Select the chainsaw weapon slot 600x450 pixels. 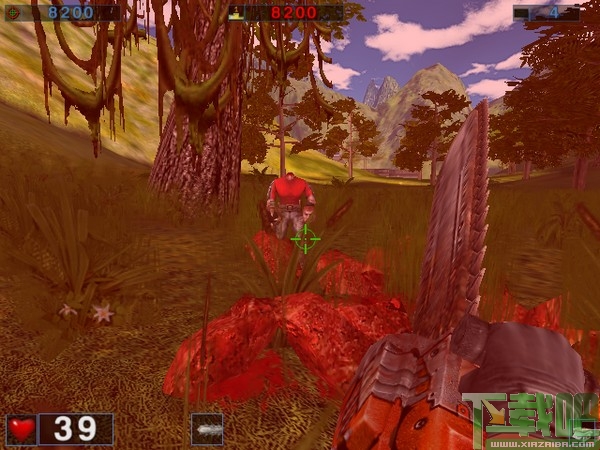tap(207, 429)
